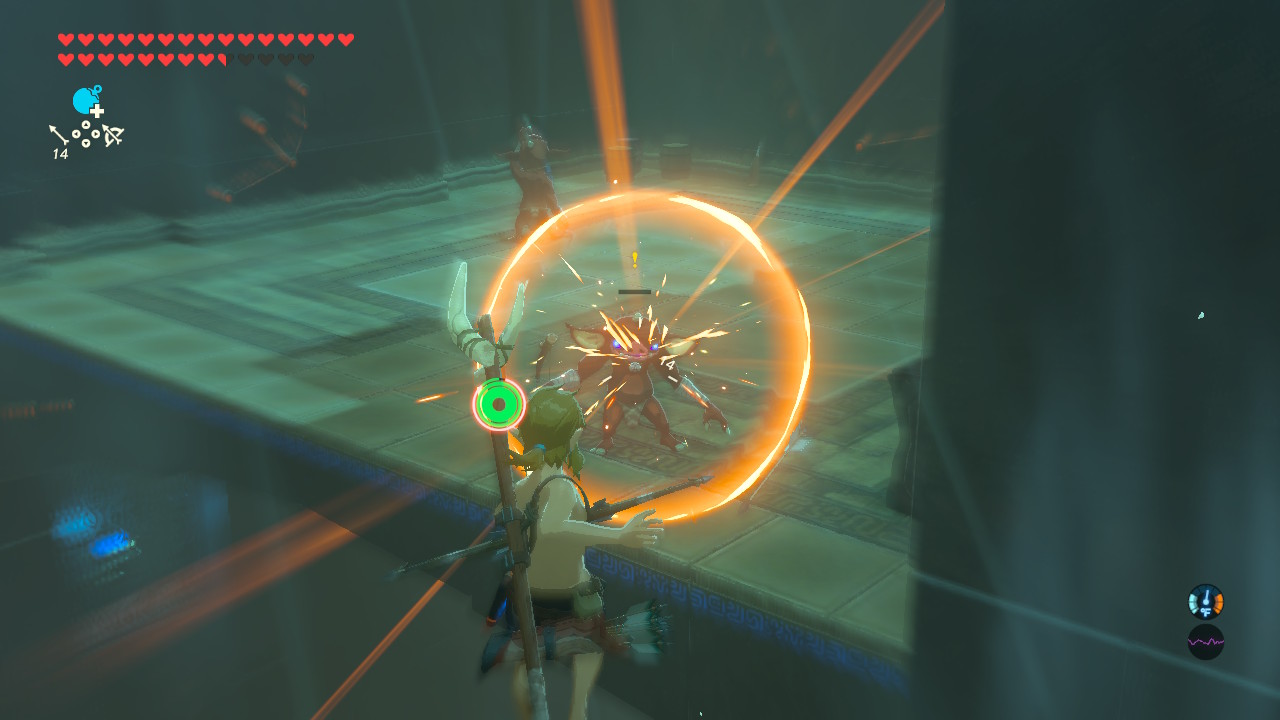Toggle the half-filled heart in the second row
Screen dimensions: 1280x720
click(x=224, y=57)
